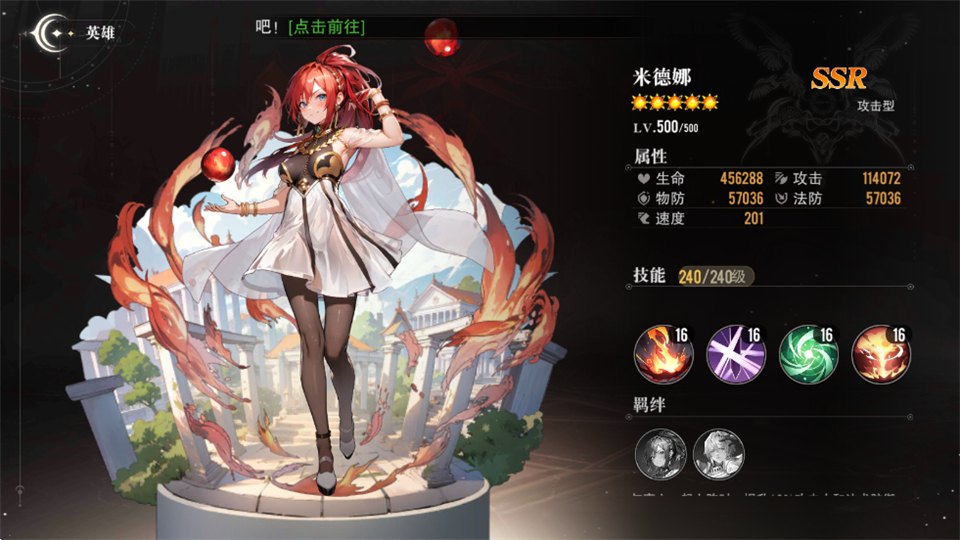Show details for skill level 240/240级

coord(716,277)
